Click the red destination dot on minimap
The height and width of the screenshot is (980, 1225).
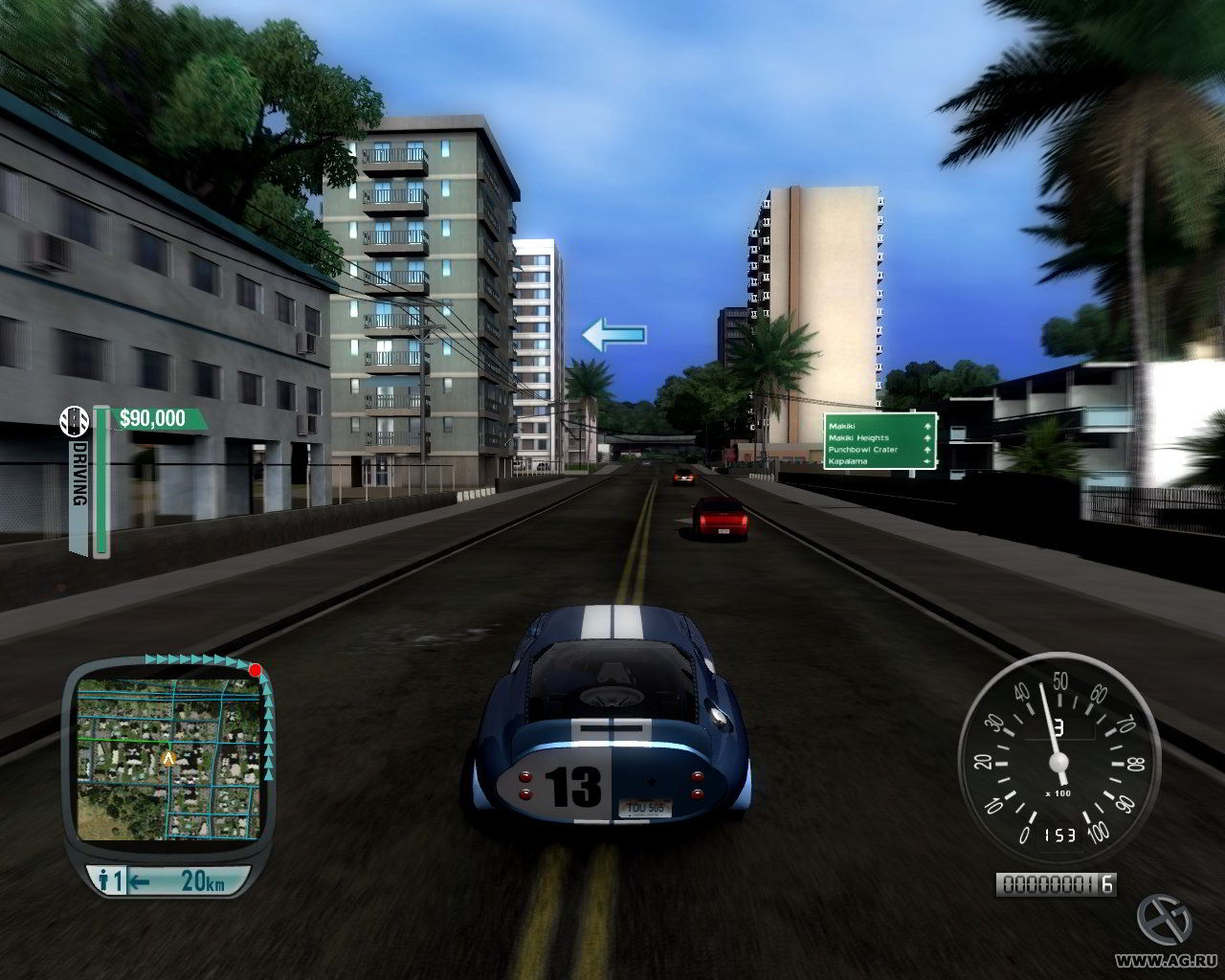(x=255, y=670)
